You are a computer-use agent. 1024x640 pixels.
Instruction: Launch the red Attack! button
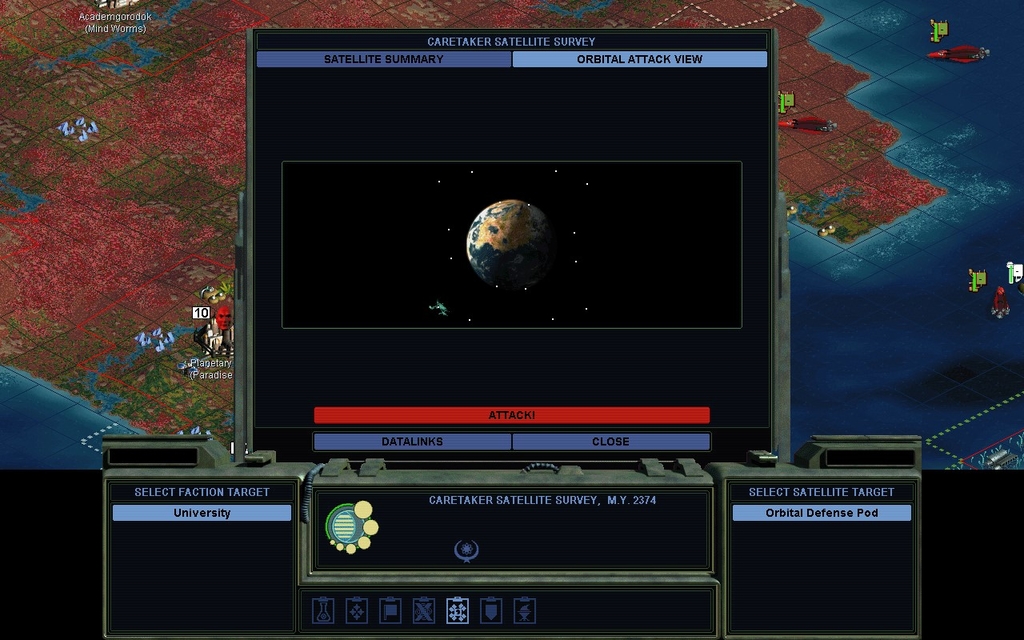[x=511, y=415]
